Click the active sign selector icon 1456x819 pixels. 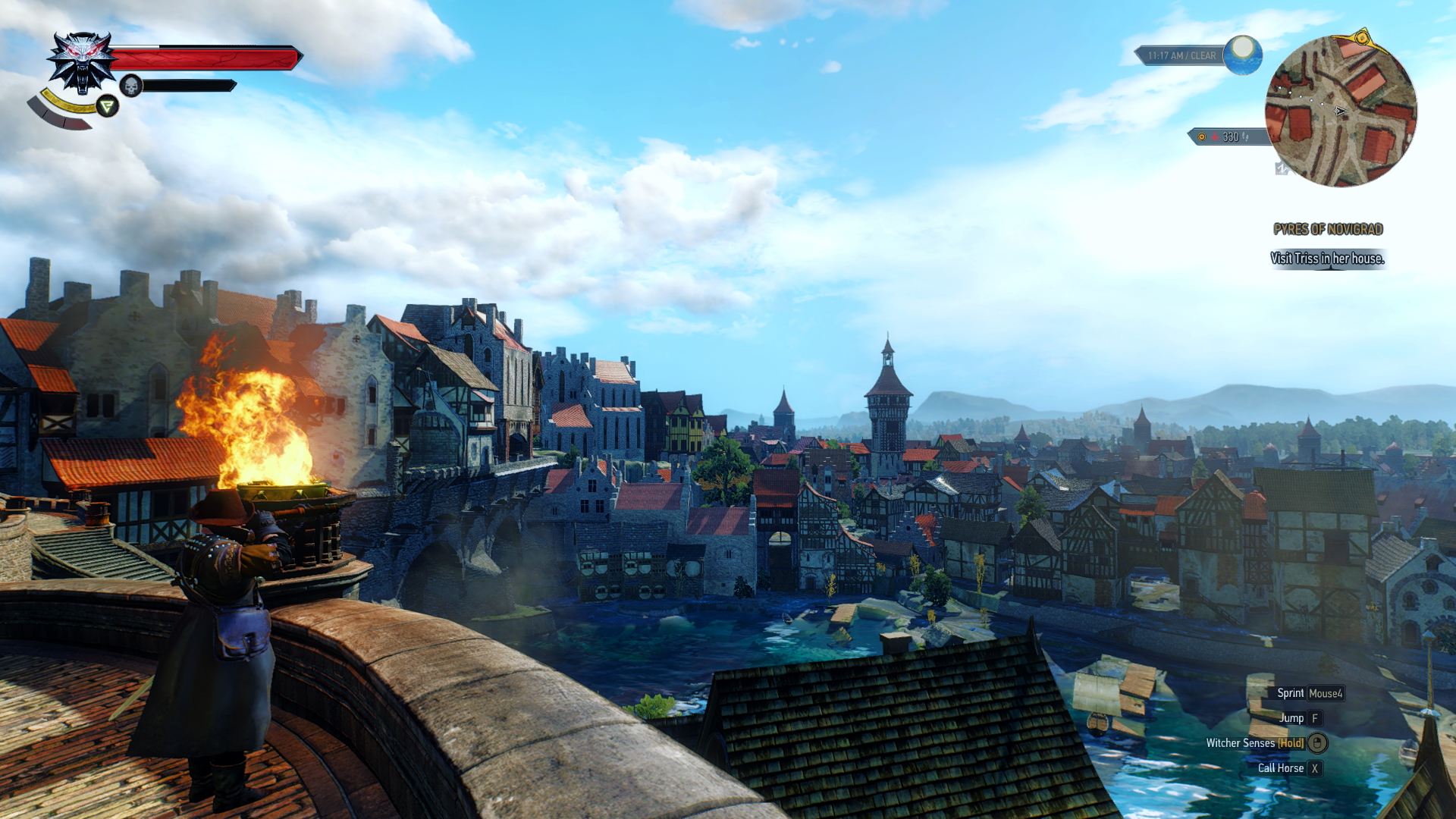point(108,106)
